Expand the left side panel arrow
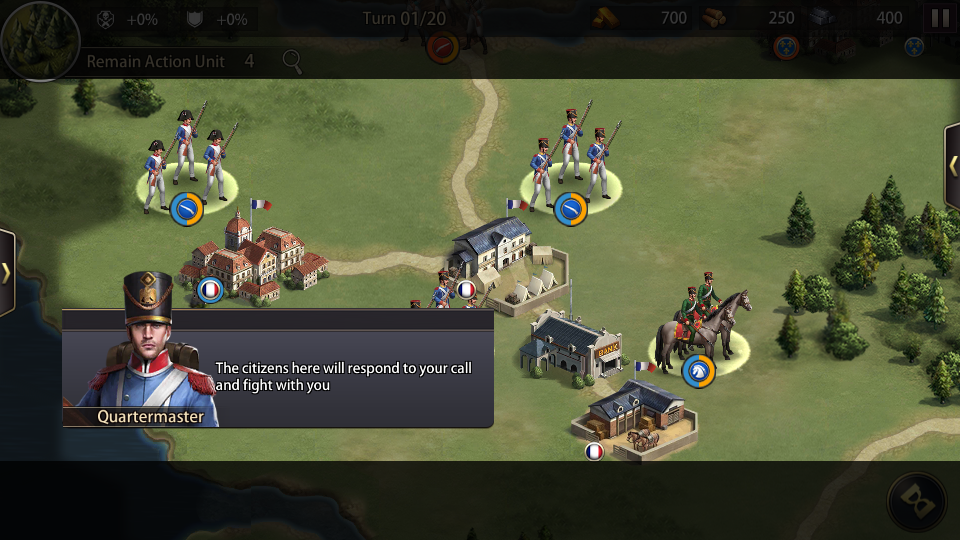 click(6, 273)
